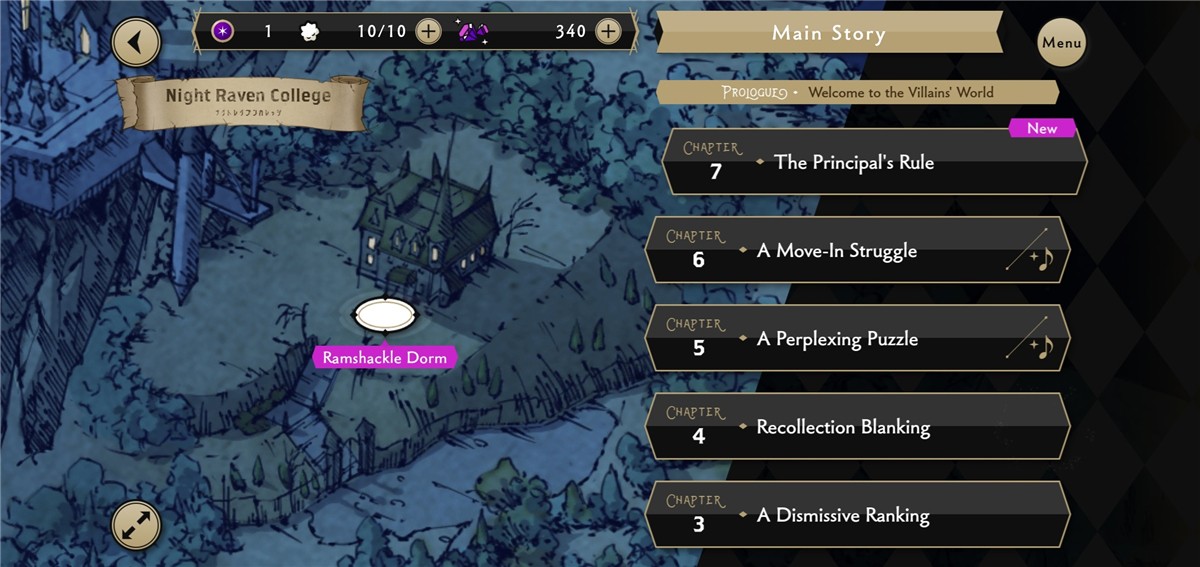Select Chapter 3 A Dismissive Ranking
Screen dimensions: 1200x567
857,515
